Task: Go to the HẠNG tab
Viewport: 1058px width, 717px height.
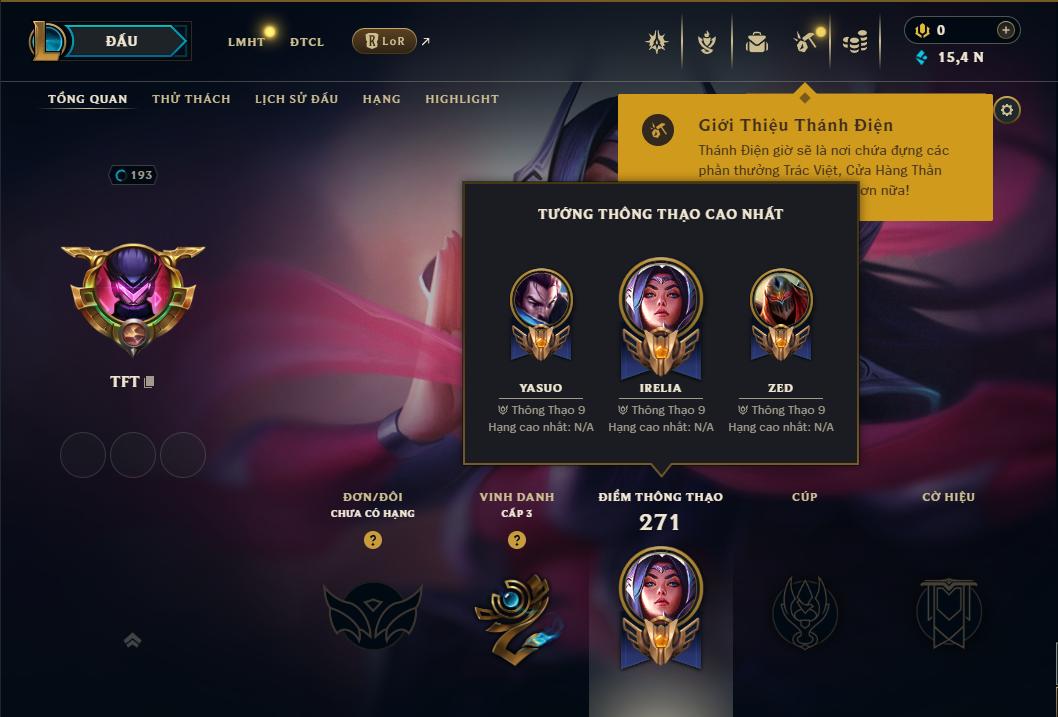Action: tap(381, 99)
